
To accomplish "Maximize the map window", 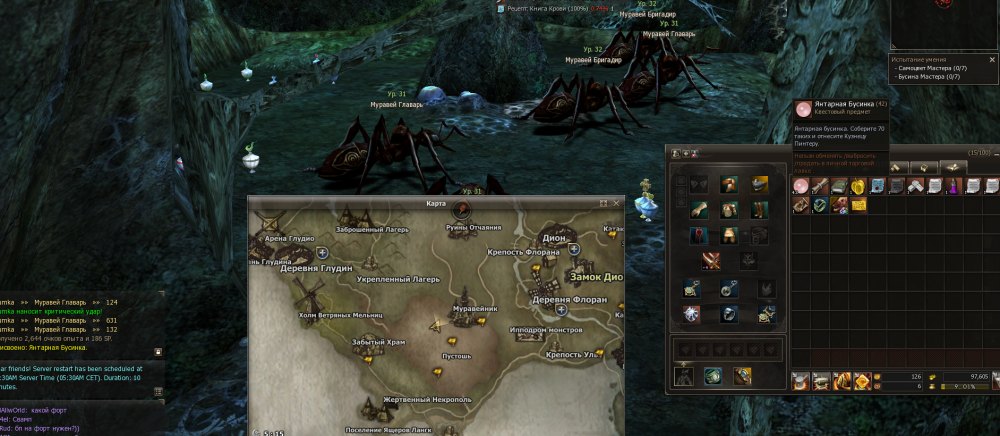I will coord(603,203).
